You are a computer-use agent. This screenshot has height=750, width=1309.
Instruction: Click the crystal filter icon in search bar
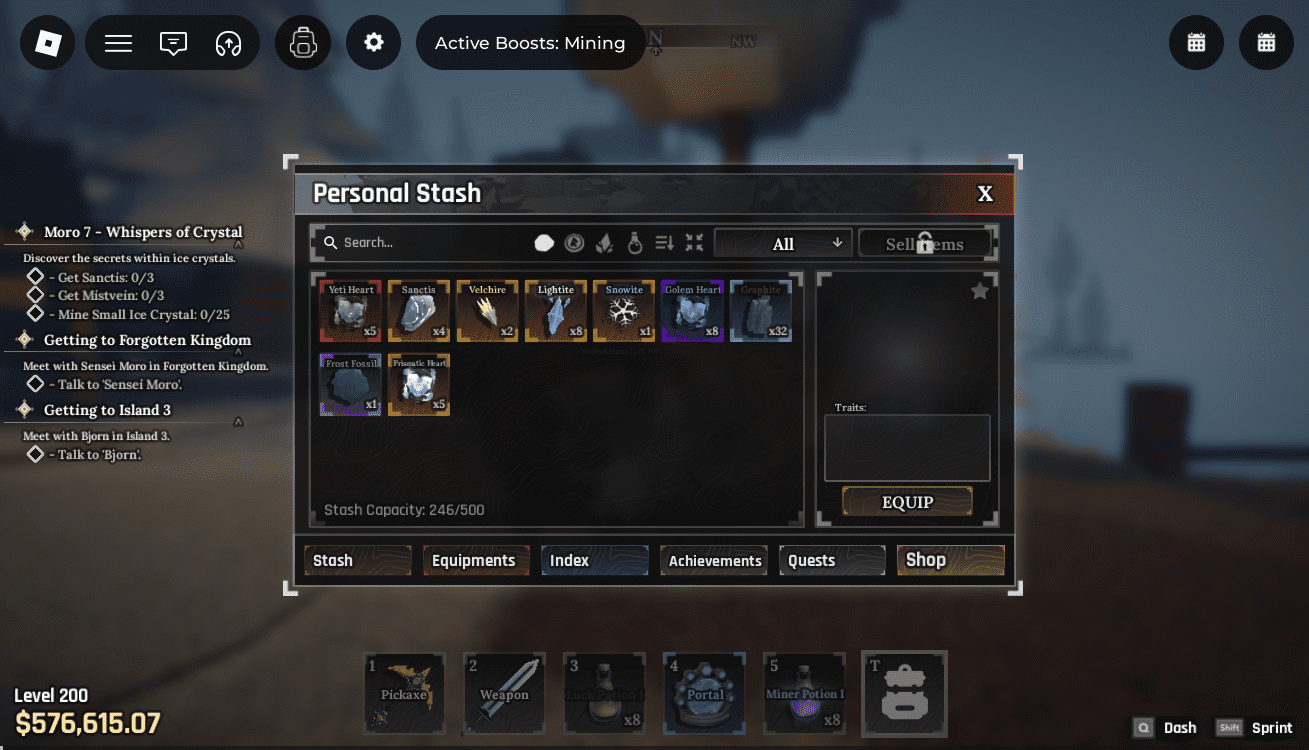(602, 242)
